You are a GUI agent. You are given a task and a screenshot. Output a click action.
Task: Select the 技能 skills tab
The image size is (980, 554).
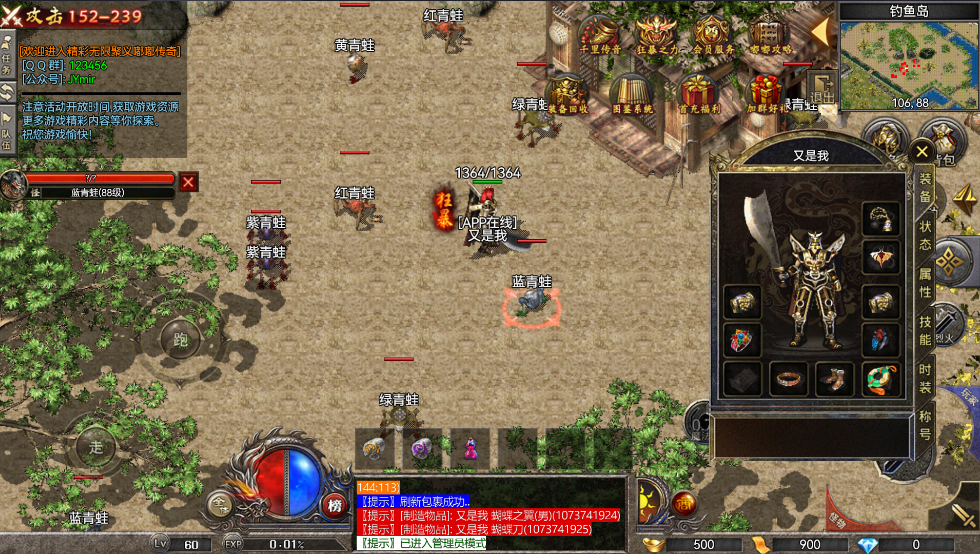point(925,330)
